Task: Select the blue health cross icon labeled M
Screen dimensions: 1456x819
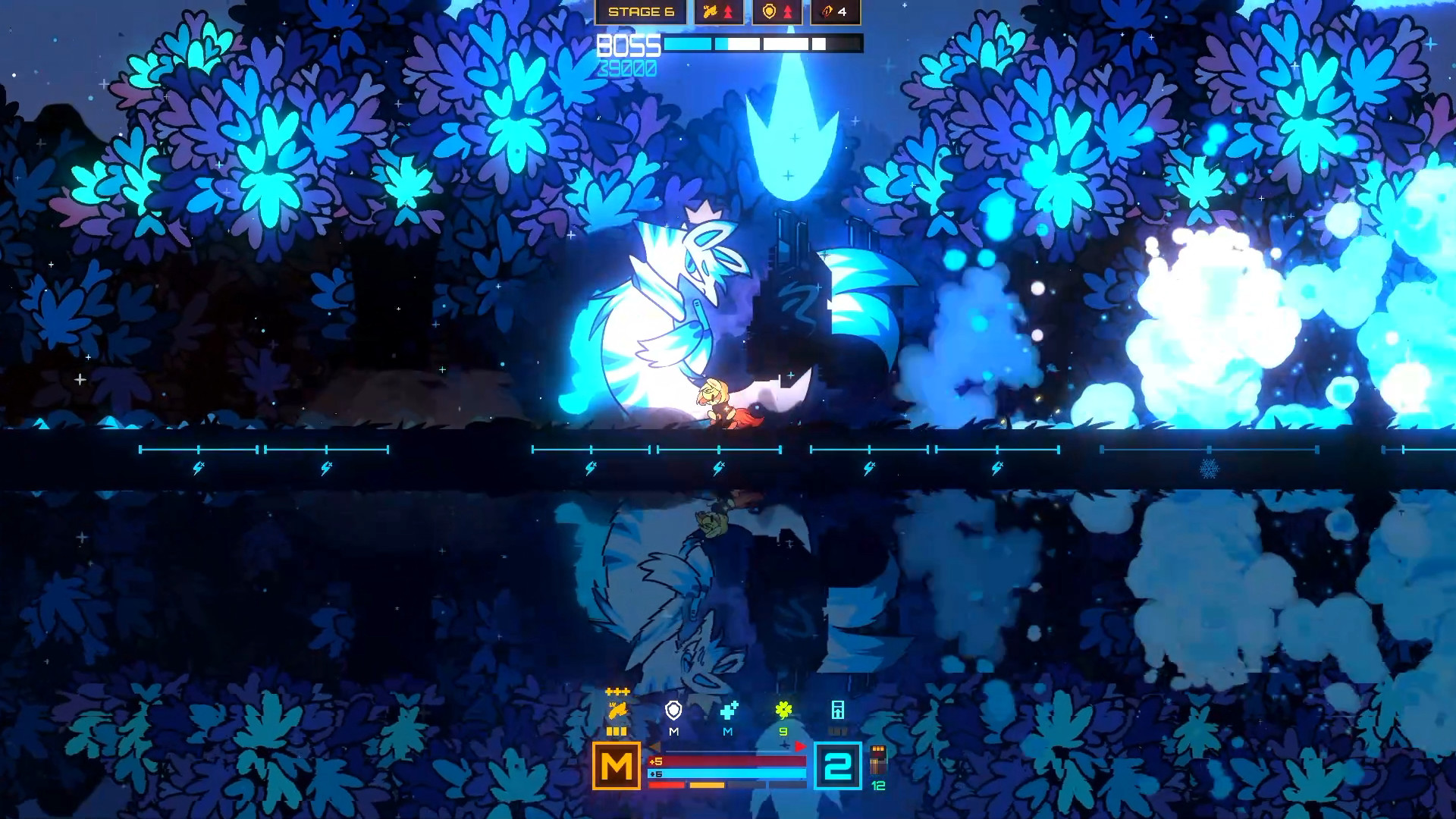Action: click(729, 709)
